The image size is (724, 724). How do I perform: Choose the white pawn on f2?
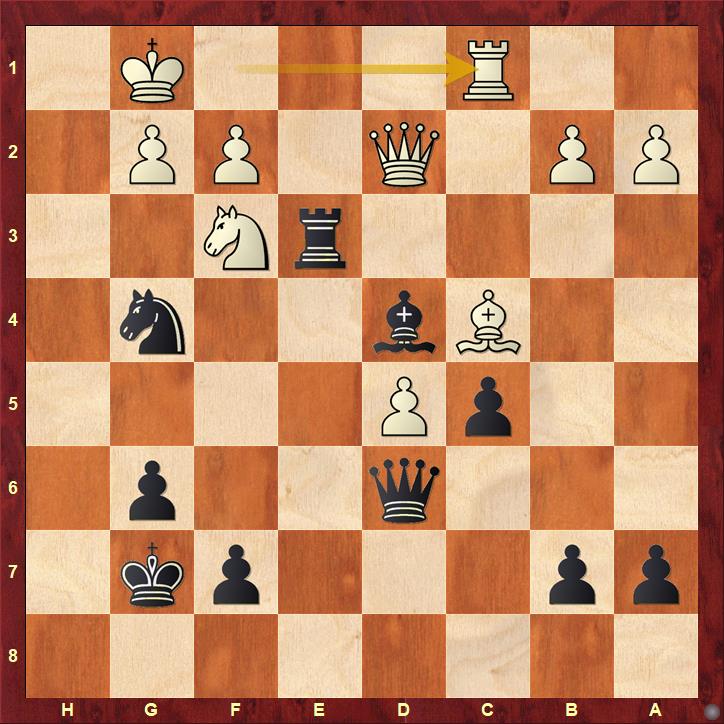(236, 154)
